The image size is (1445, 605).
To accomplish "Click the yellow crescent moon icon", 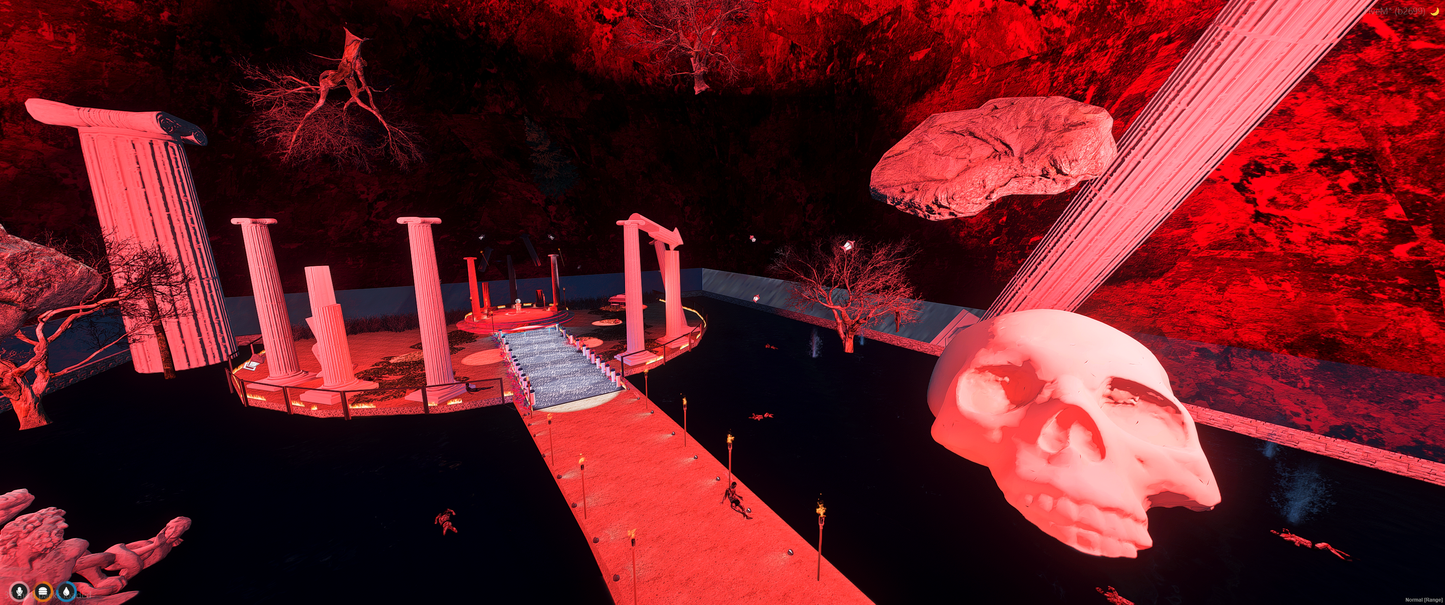I will coord(1434,11).
